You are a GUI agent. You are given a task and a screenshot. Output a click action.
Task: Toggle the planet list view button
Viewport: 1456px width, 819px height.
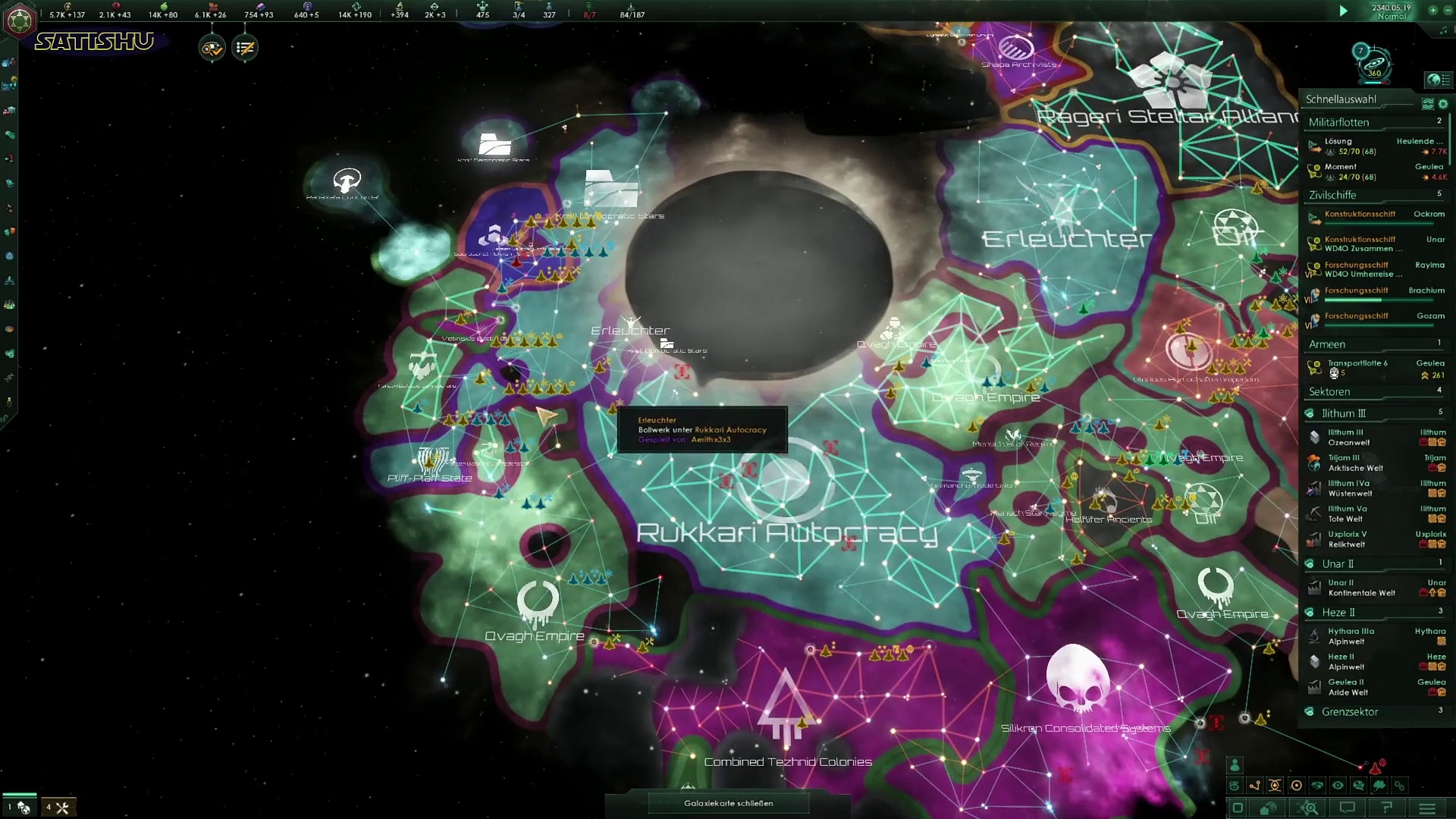(x=1437, y=80)
